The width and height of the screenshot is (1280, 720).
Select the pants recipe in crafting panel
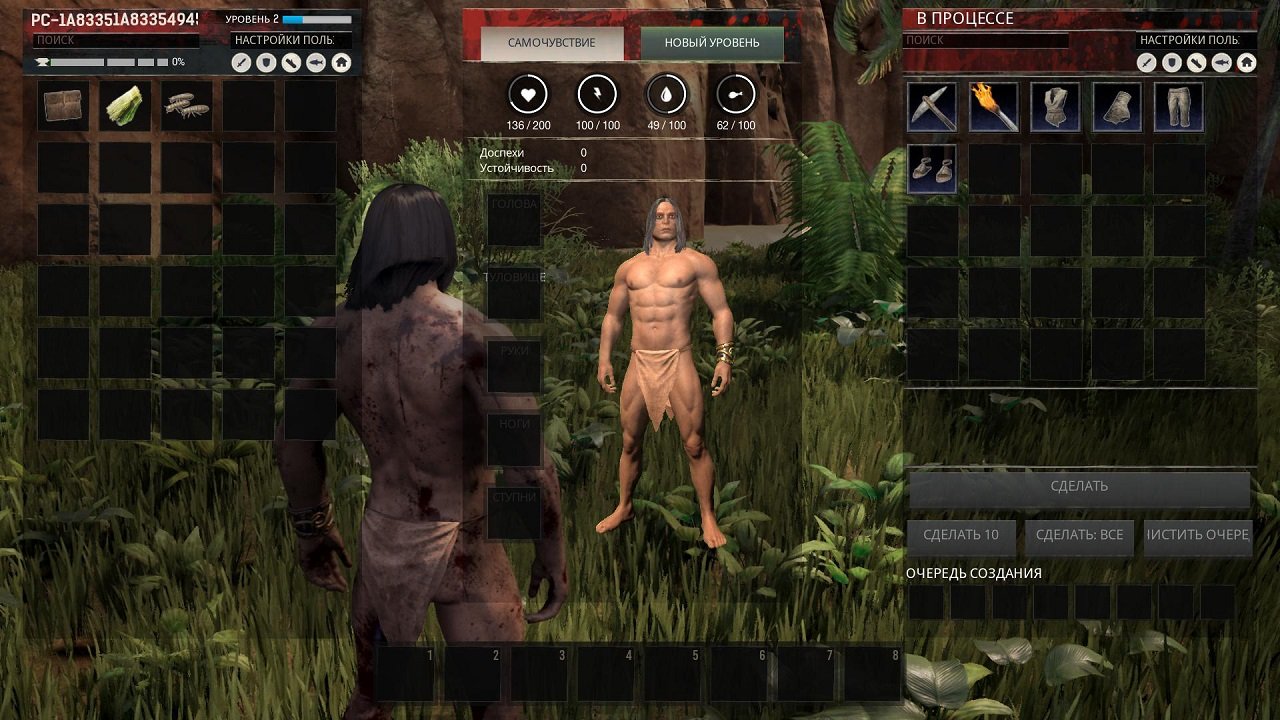click(1178, 107)
